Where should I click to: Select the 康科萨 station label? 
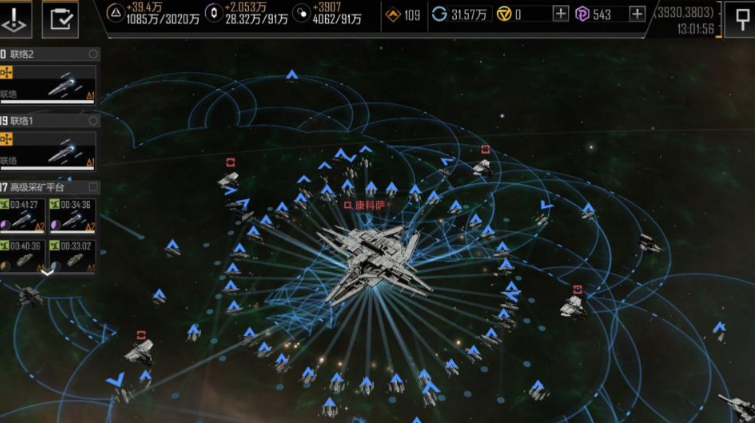(365, 205)
